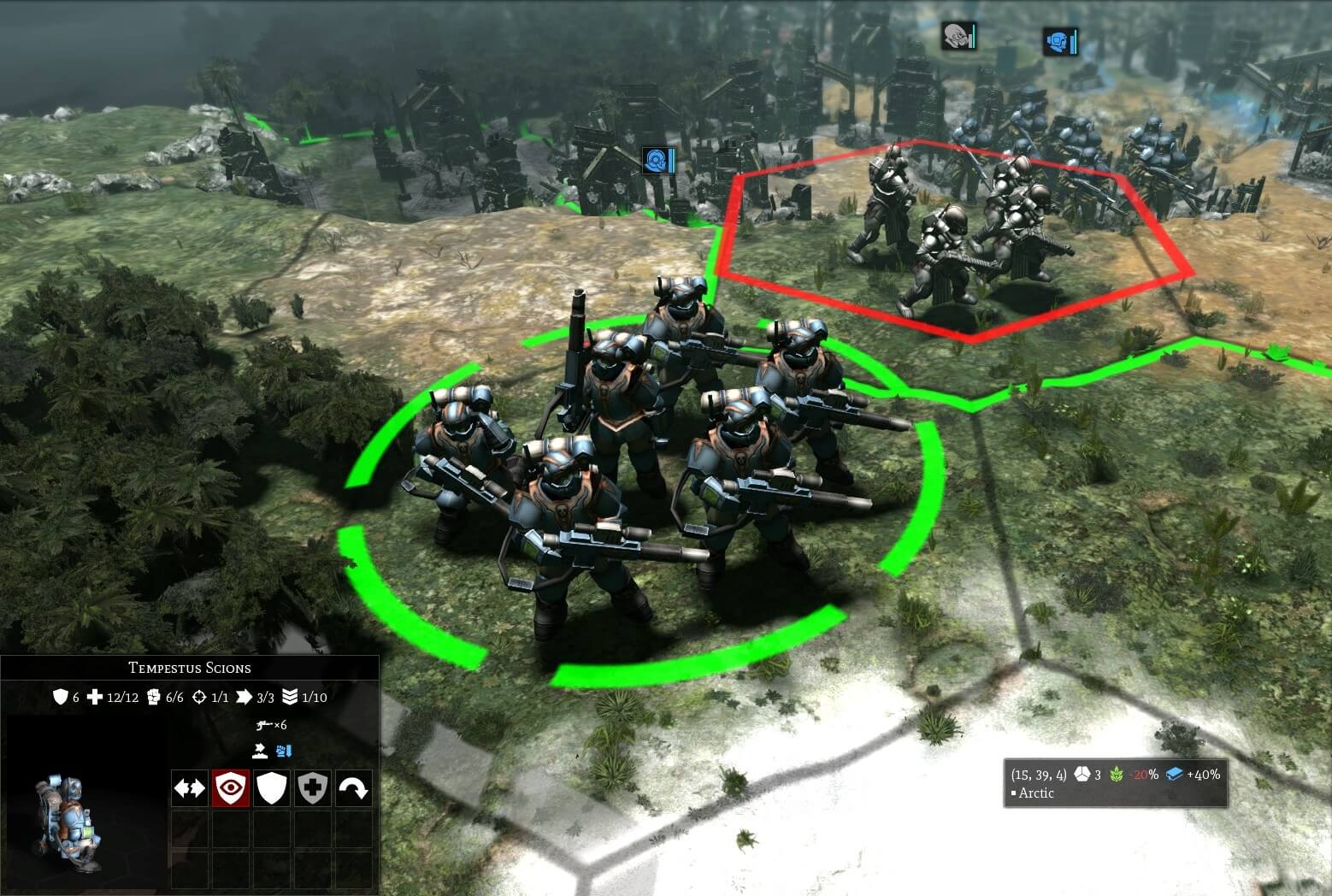Use the grey shield with cross heal action
Image resolution: width=1332 pixels, height=896 pixels.
tap(313, 788)
